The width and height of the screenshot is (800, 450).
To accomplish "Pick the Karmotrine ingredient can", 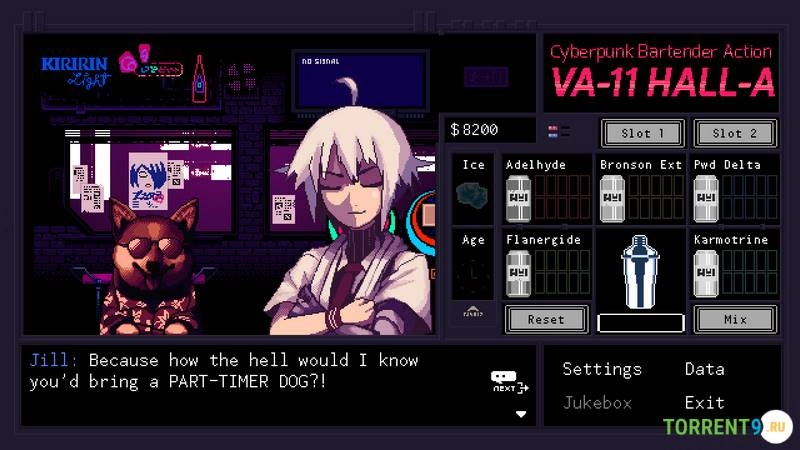I will tap(706, 271).
